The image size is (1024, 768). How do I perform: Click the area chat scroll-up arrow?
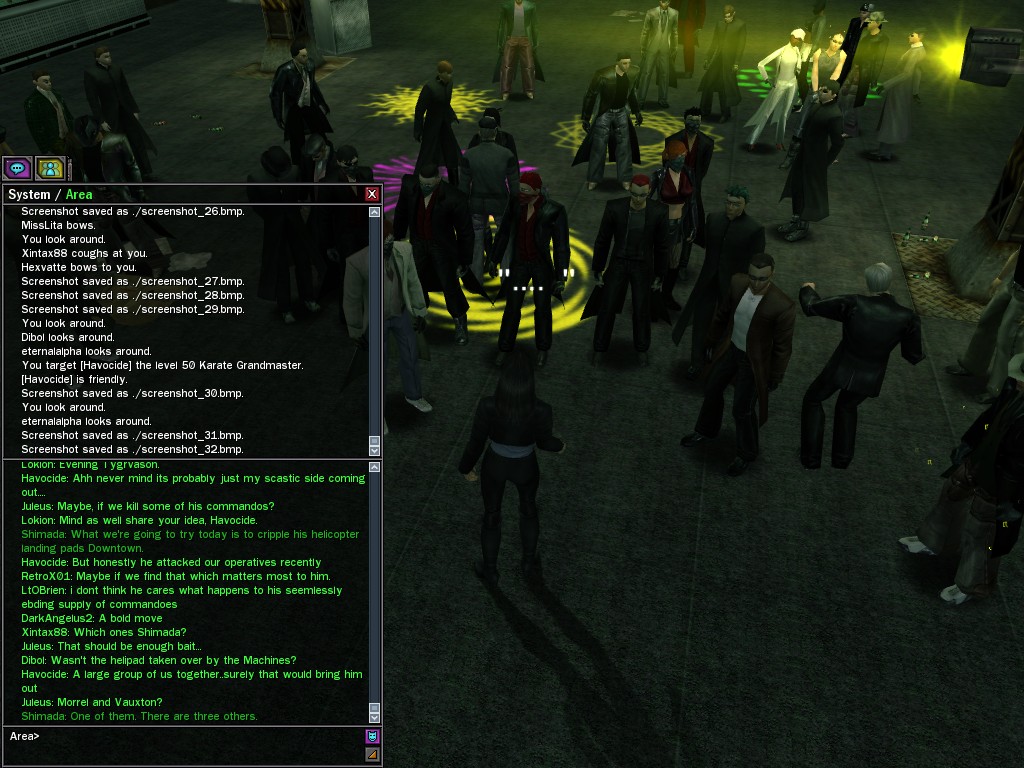[x=375, y=467]
